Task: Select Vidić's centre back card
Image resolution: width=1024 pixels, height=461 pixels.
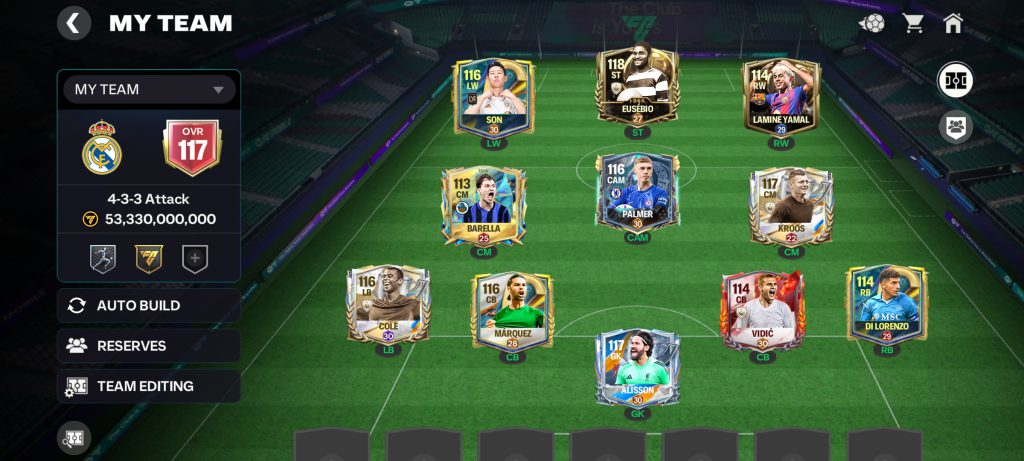Action: [762, 312]
